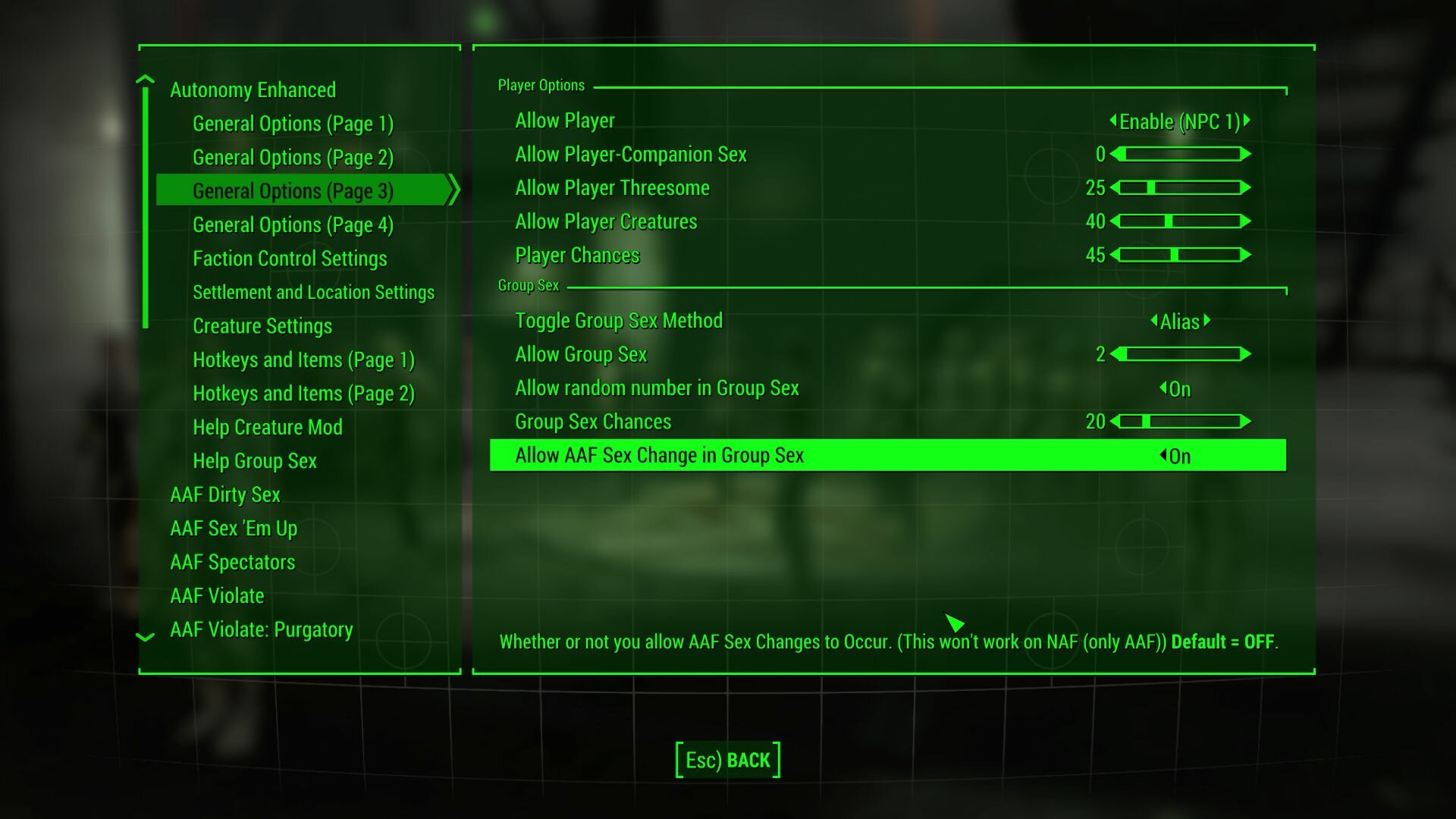Change the Allow Player stepper value

tap(1179, 121)
